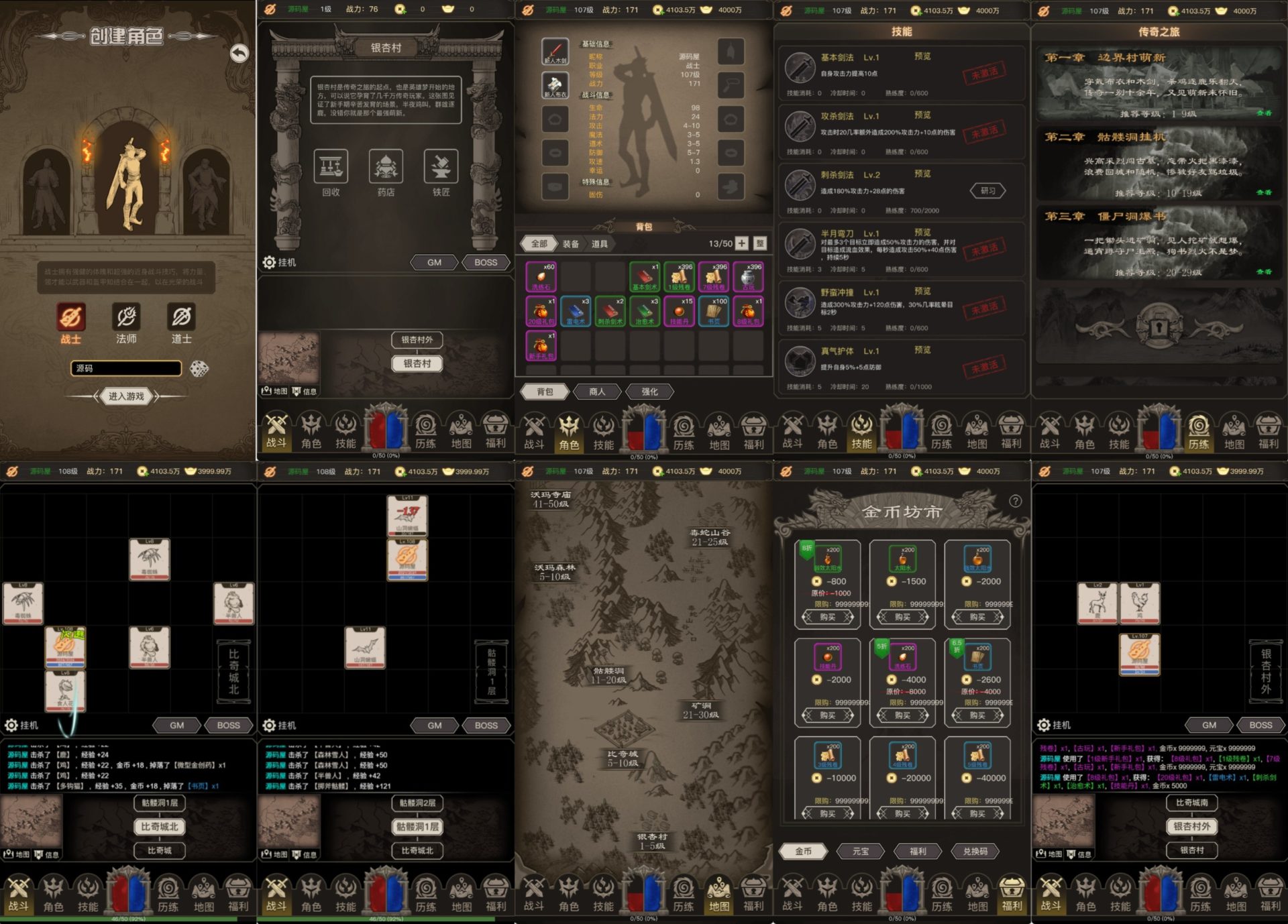Image resolution: width=1288 pixels, height=924 pixels.
Task: Open the 强化 enhancement section
Action: [x=649, y=392]
